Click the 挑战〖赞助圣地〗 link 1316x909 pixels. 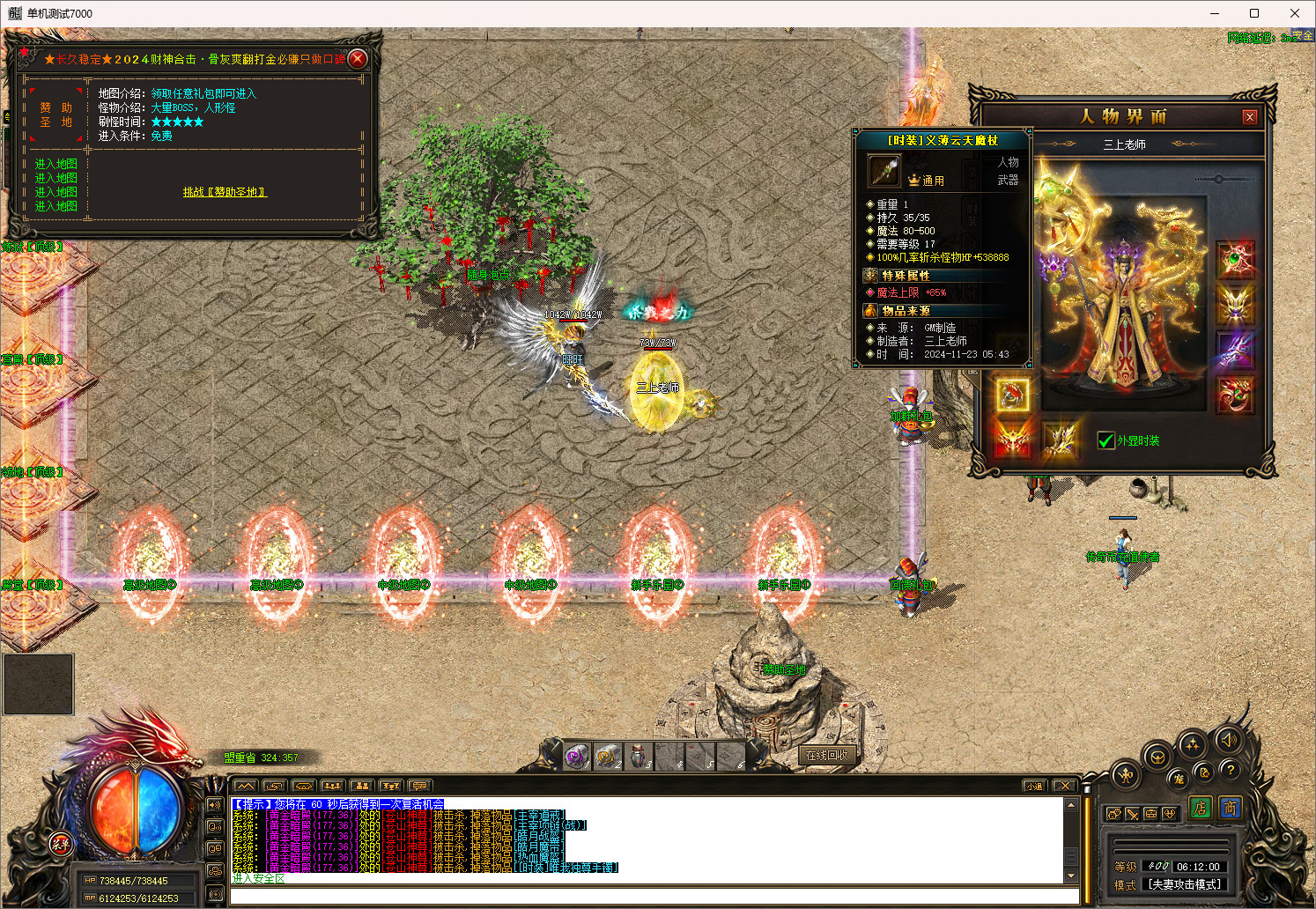(225, 192)
